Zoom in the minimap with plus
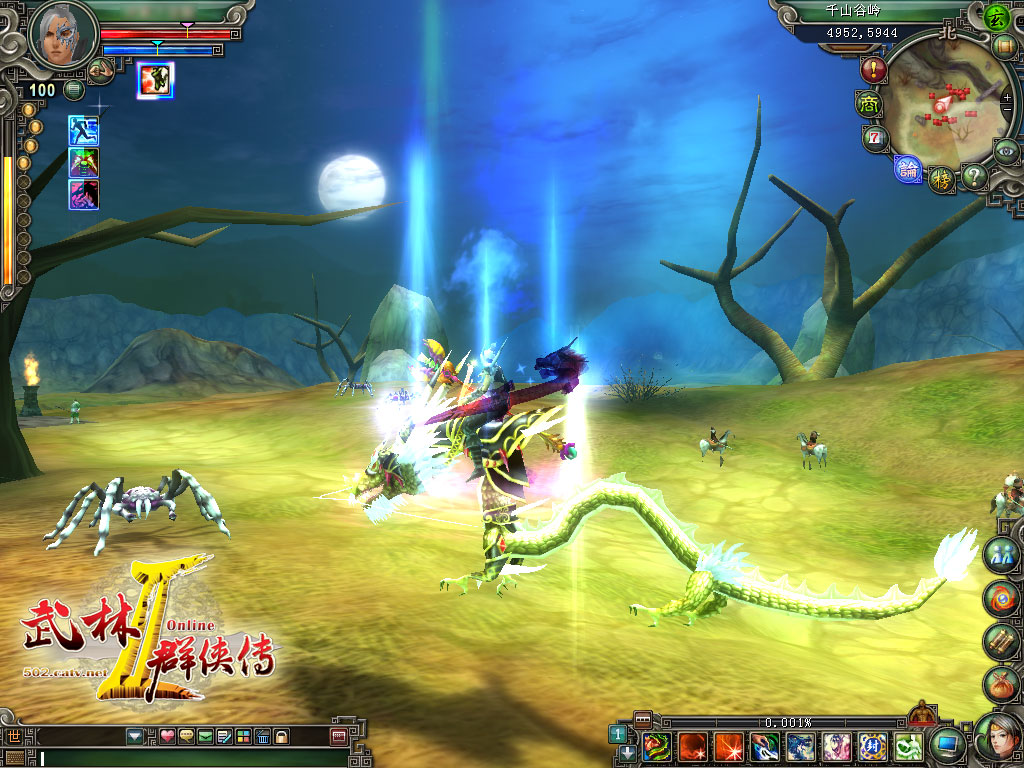Image resolution: width=1024 pixels, height=768 pixels. 1006,98
